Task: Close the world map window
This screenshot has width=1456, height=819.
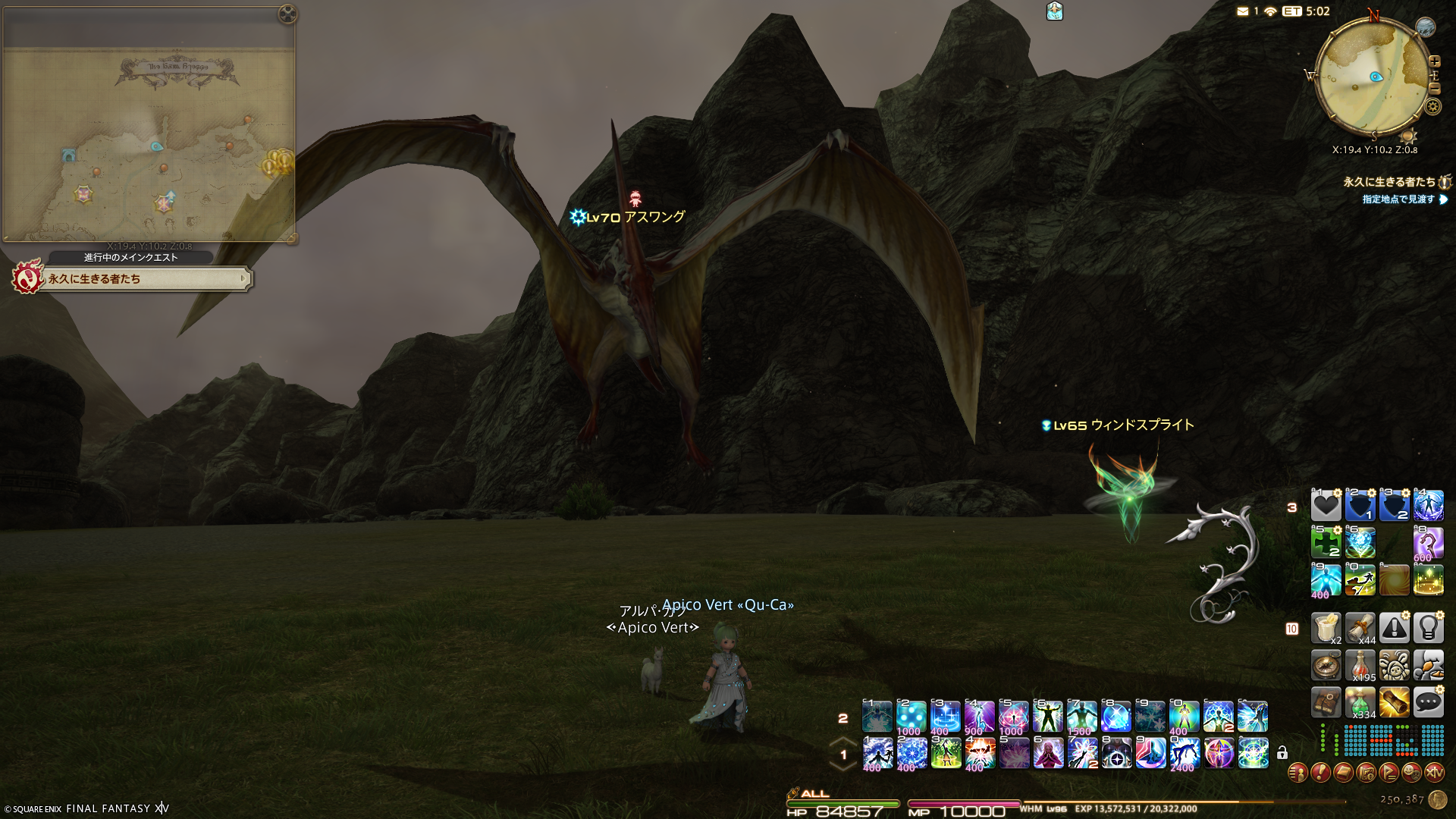Action: point(287,14)
